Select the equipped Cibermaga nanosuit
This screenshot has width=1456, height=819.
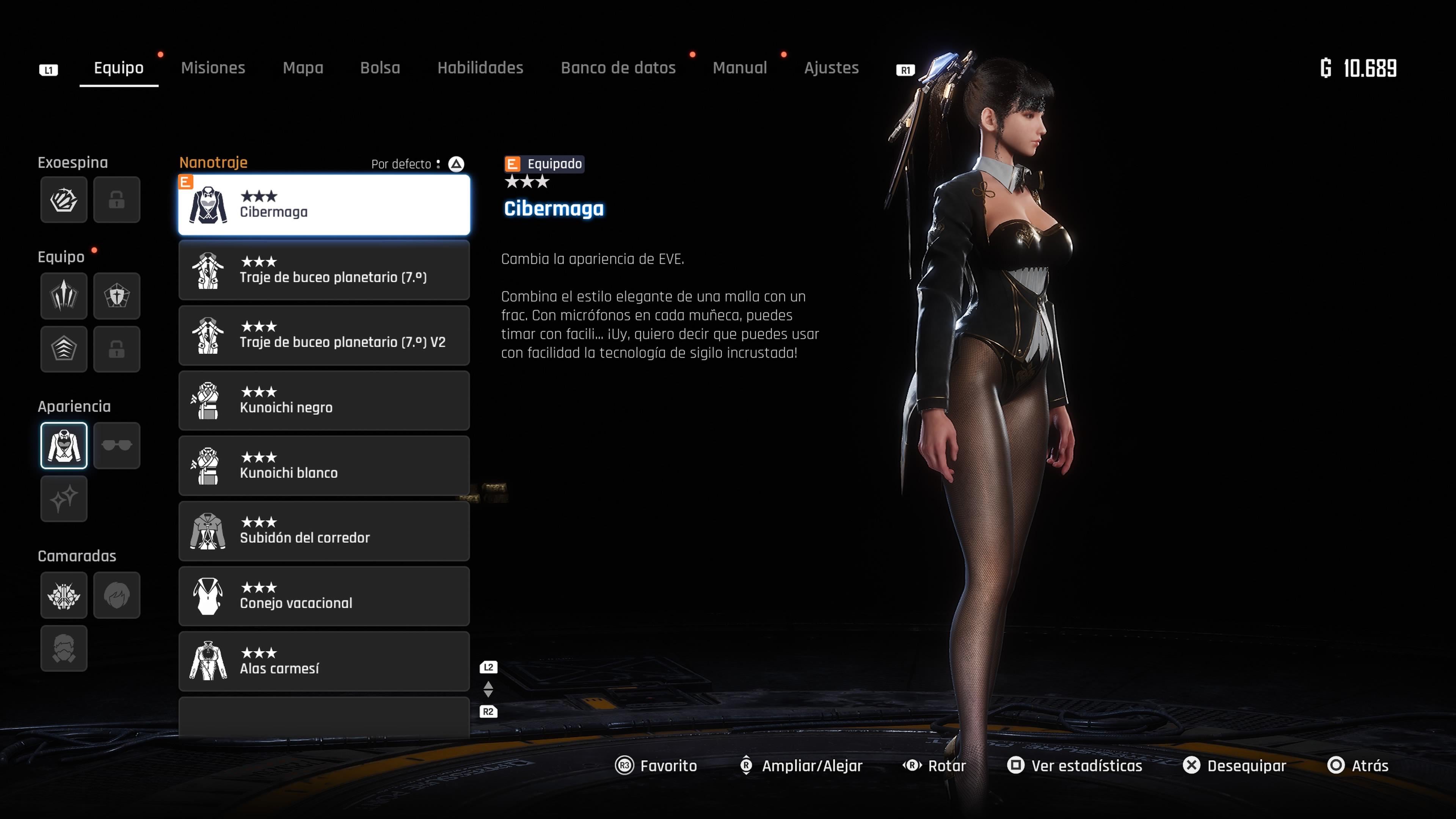[x=324, y=205]
